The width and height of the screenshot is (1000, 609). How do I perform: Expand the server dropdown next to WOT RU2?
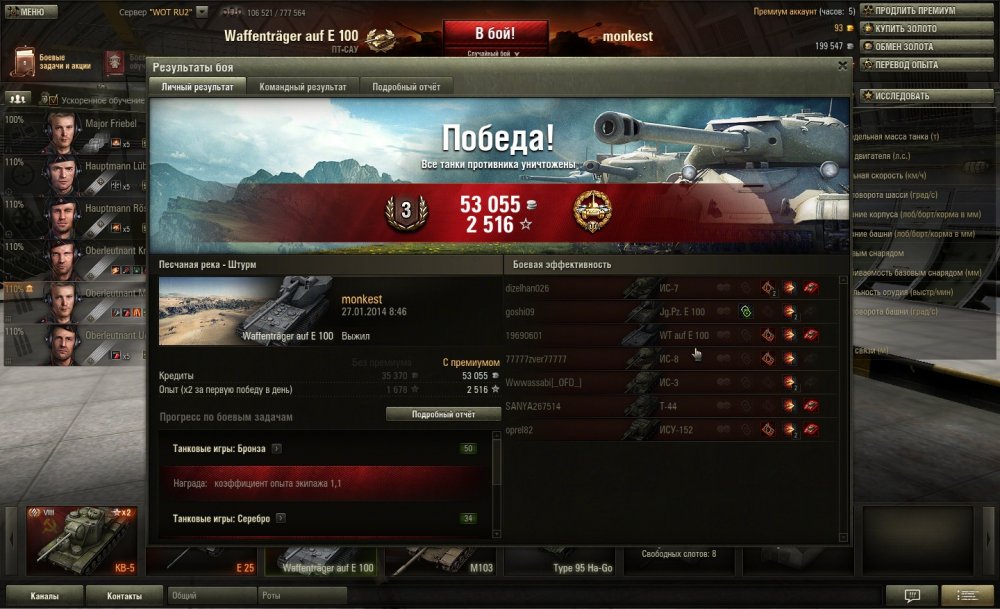[202, 12]
